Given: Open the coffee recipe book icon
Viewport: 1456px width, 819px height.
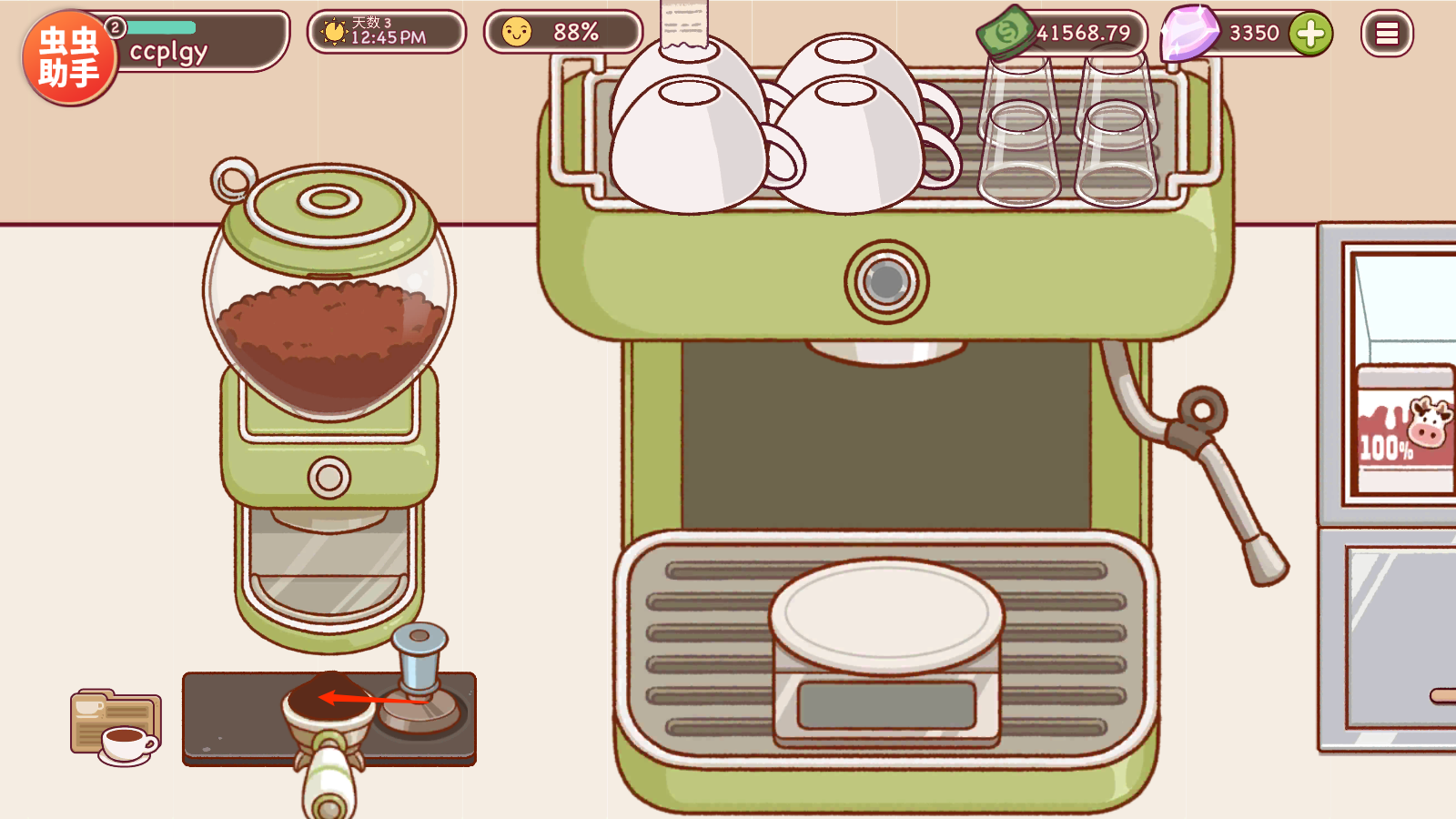Looking at the screenshot, I should coord(116,727).
